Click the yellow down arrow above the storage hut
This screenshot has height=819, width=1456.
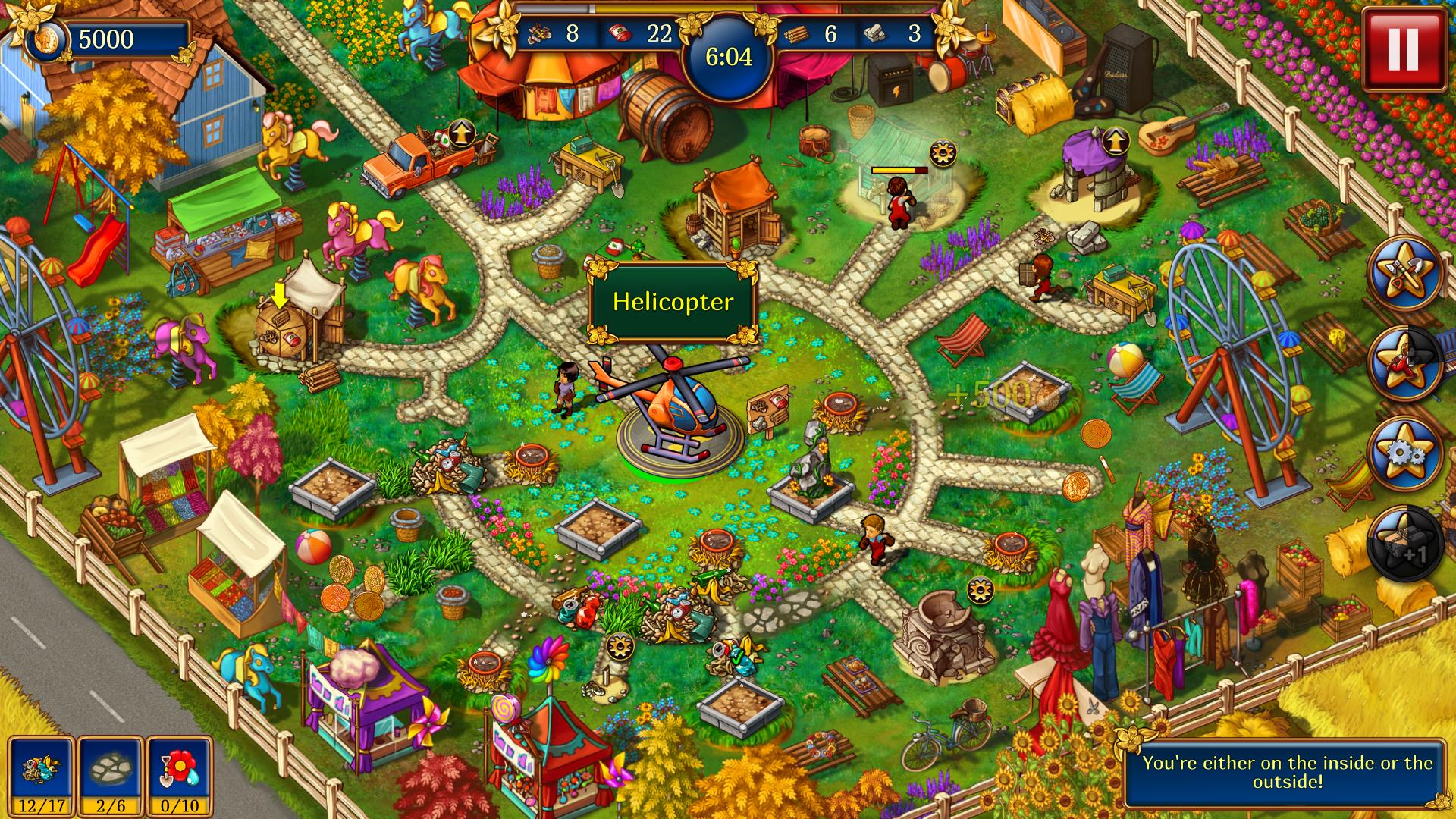pyautogui.click(x=281, y=293)
